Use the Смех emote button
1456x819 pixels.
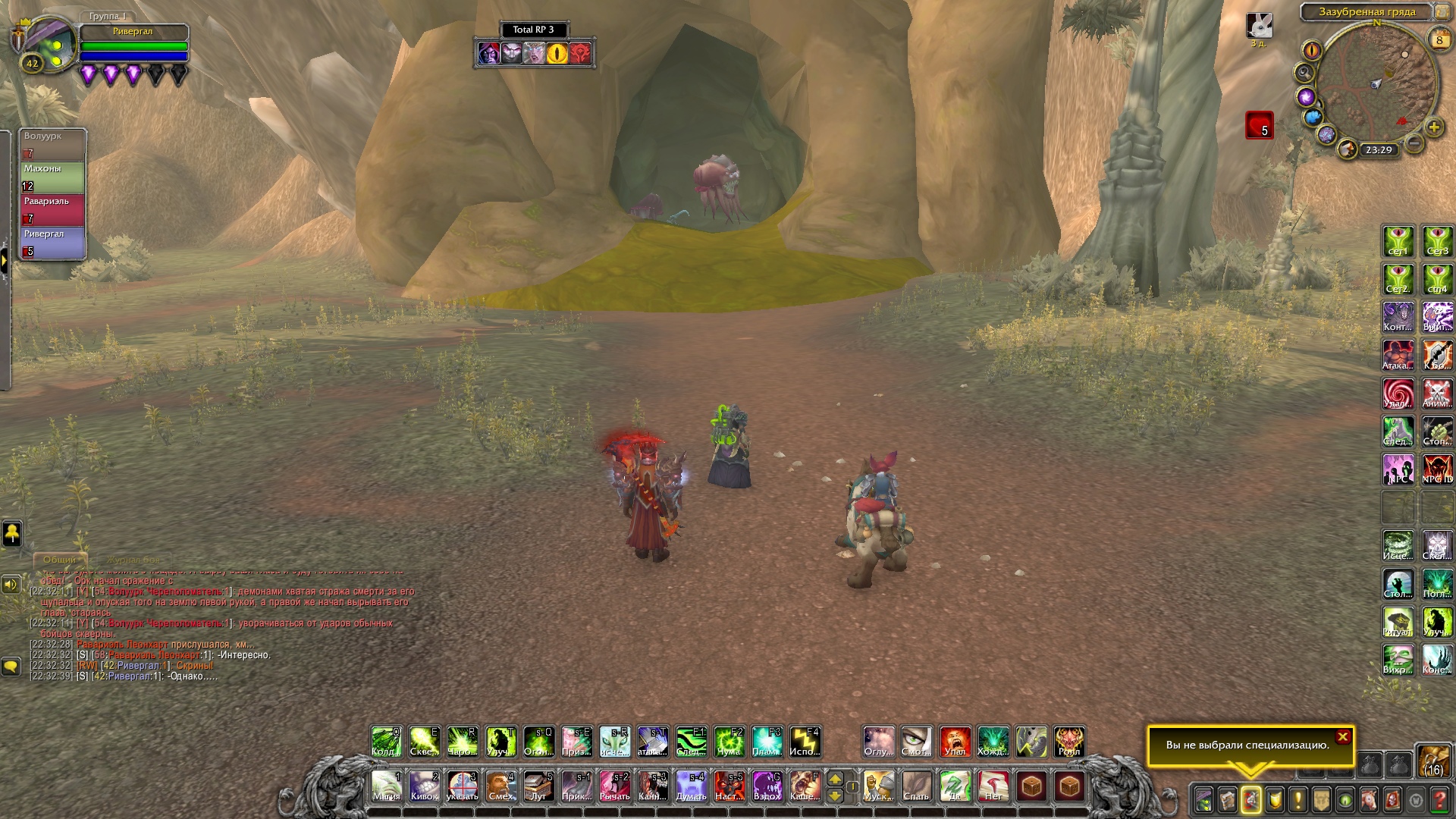(x=500, y=786)
